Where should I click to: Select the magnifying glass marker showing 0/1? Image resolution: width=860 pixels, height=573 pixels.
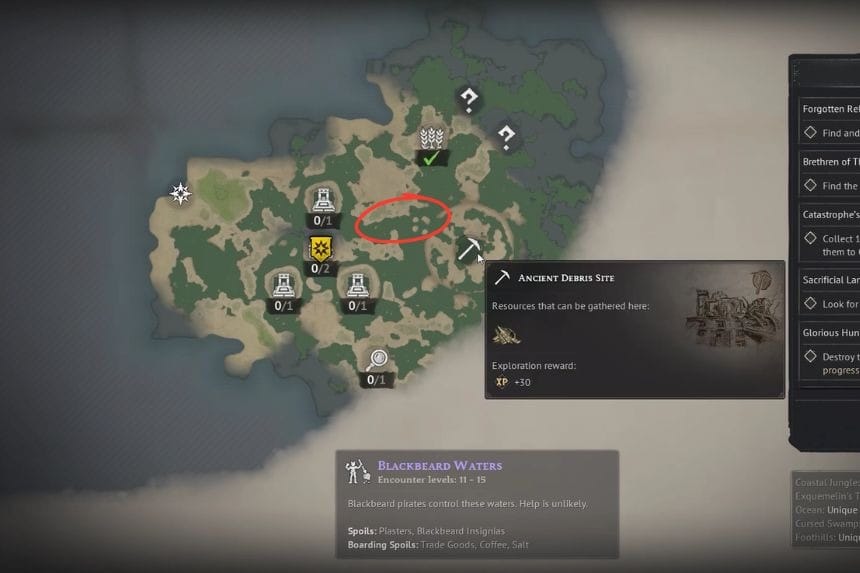[x=376, y=360]
